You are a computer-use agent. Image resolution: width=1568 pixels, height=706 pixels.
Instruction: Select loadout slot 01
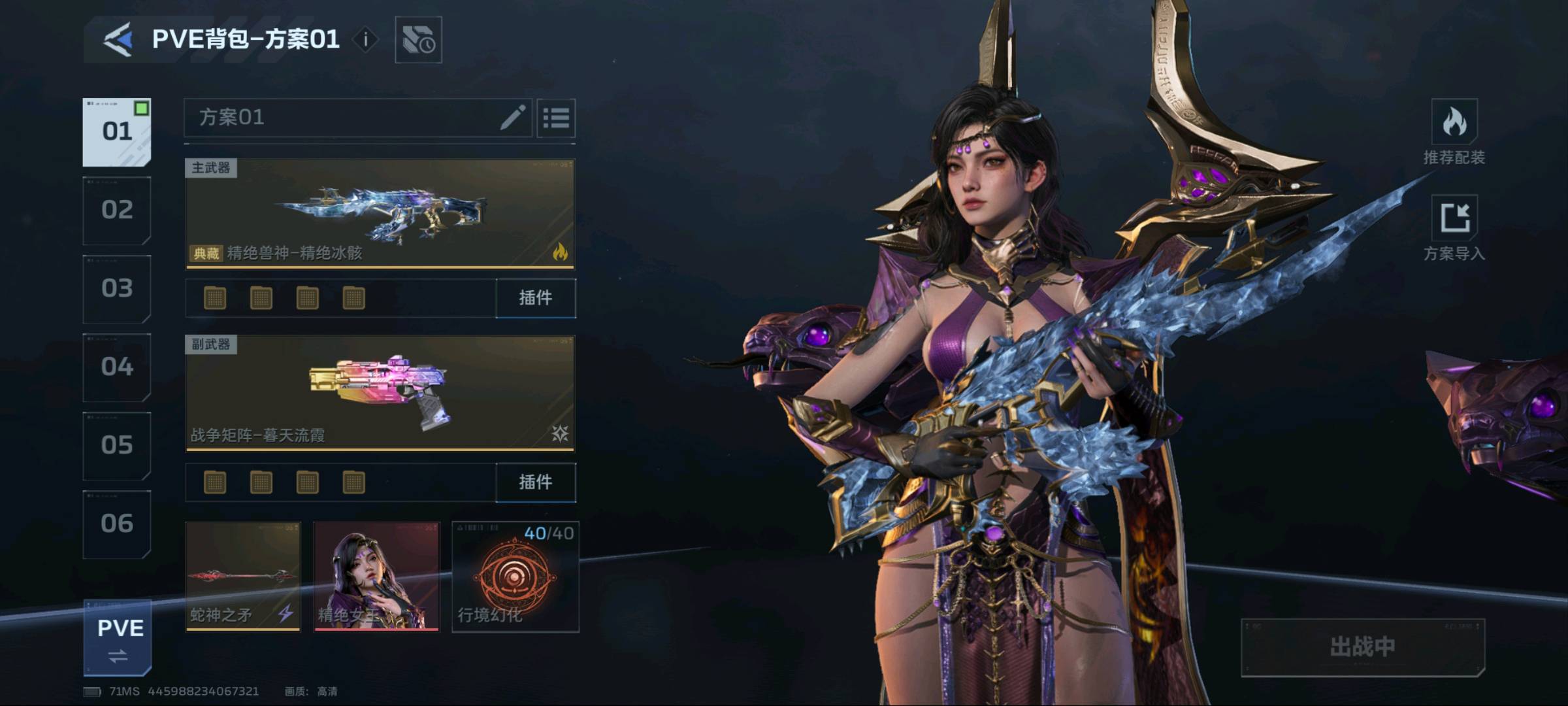pos(117,132)
